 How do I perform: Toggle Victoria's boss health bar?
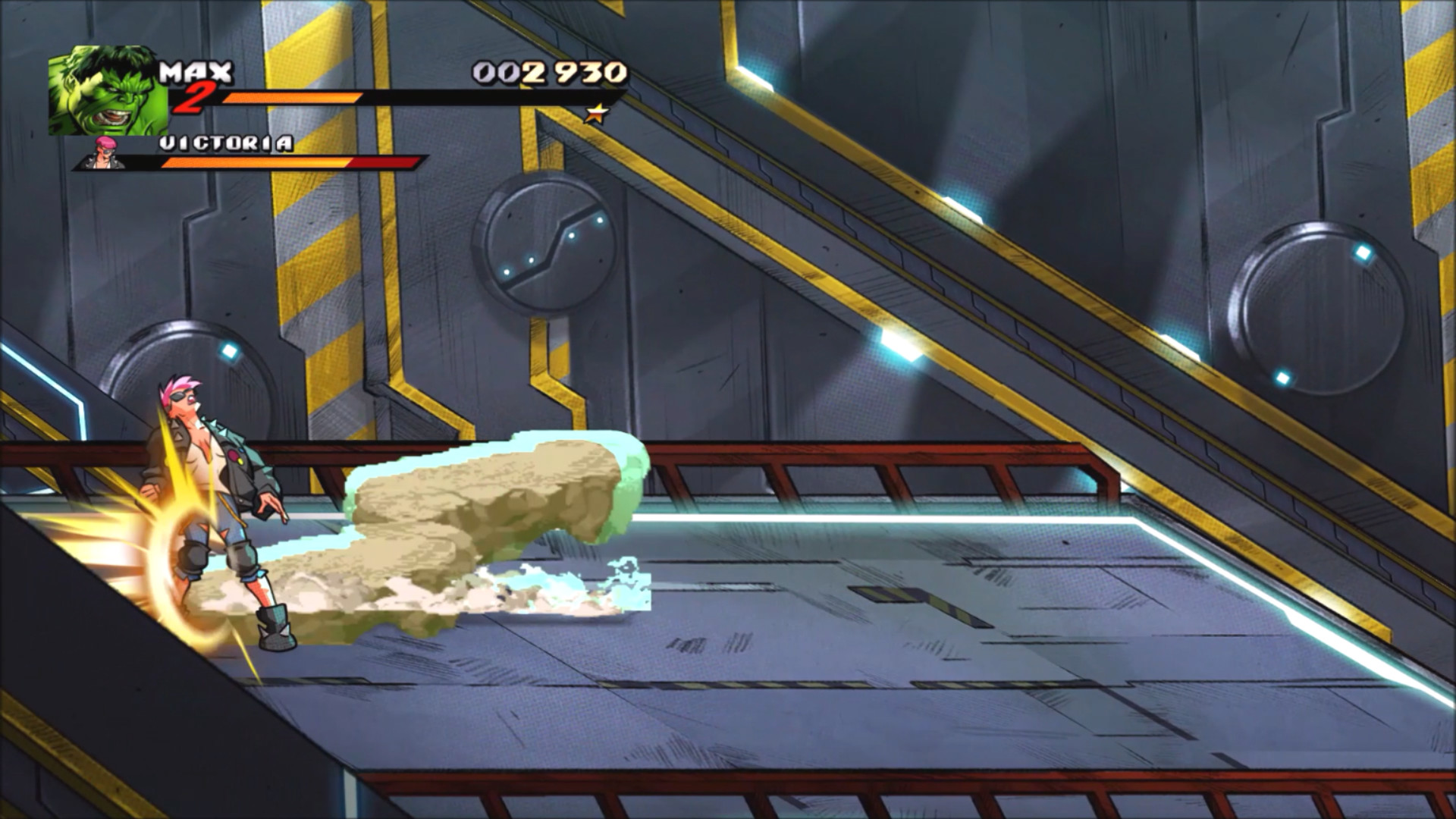pos(288,162)
